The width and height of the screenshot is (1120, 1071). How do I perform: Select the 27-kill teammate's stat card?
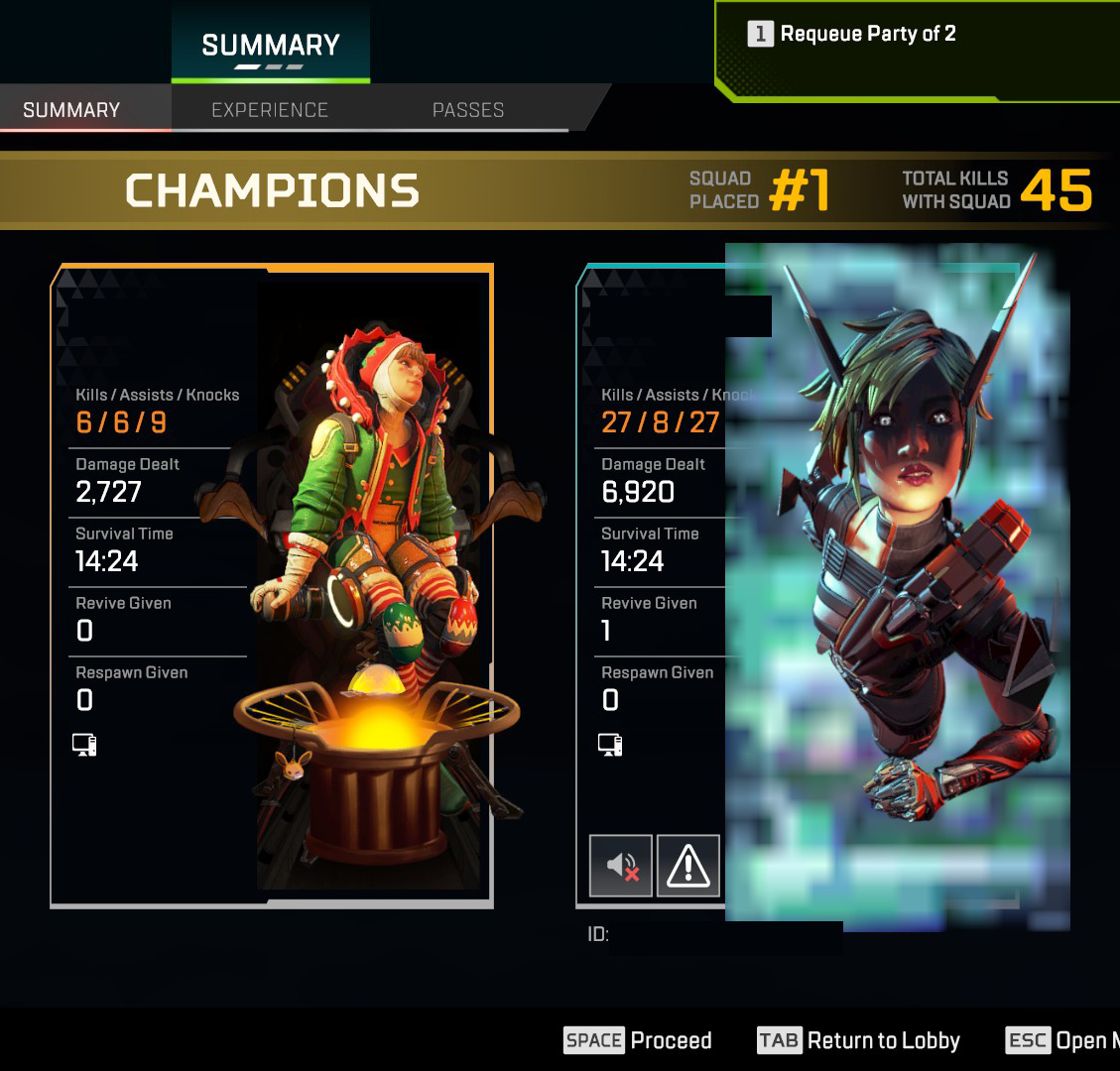click(x=798, y=585)
